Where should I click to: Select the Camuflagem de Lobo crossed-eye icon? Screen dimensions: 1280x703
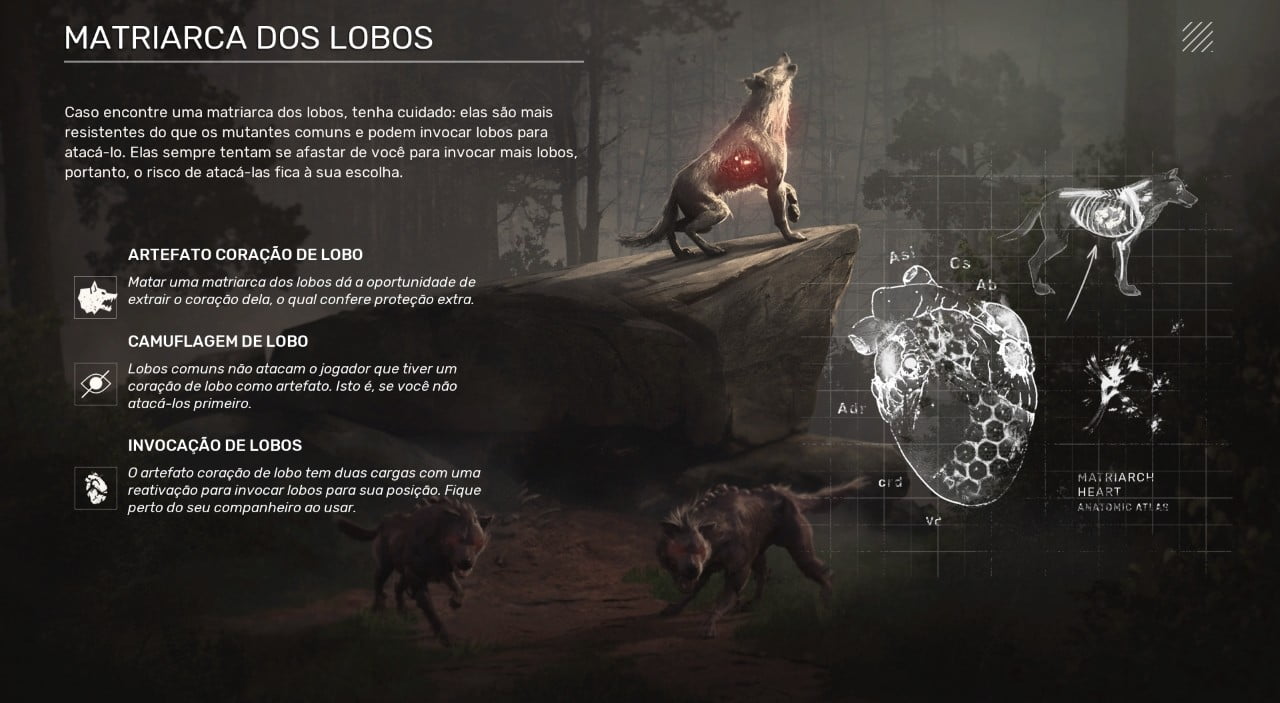(x=95, y=383)
